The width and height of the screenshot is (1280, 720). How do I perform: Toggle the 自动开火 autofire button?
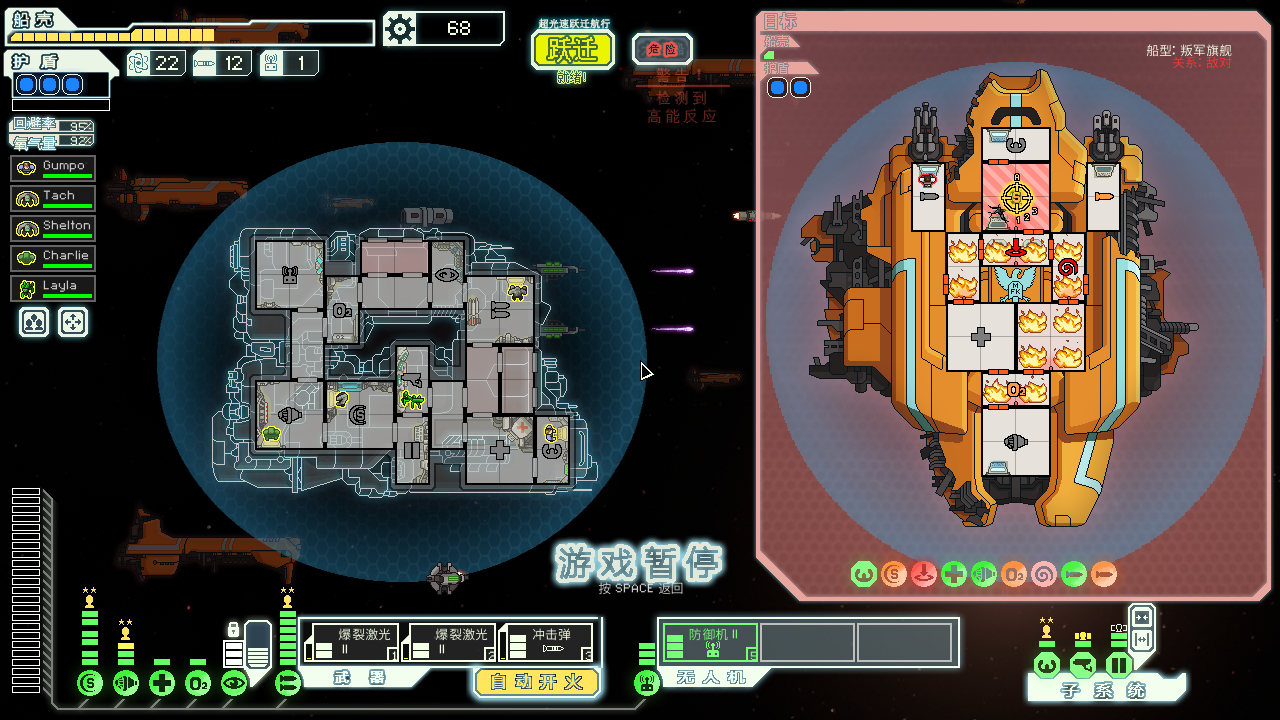click(536, 682)
